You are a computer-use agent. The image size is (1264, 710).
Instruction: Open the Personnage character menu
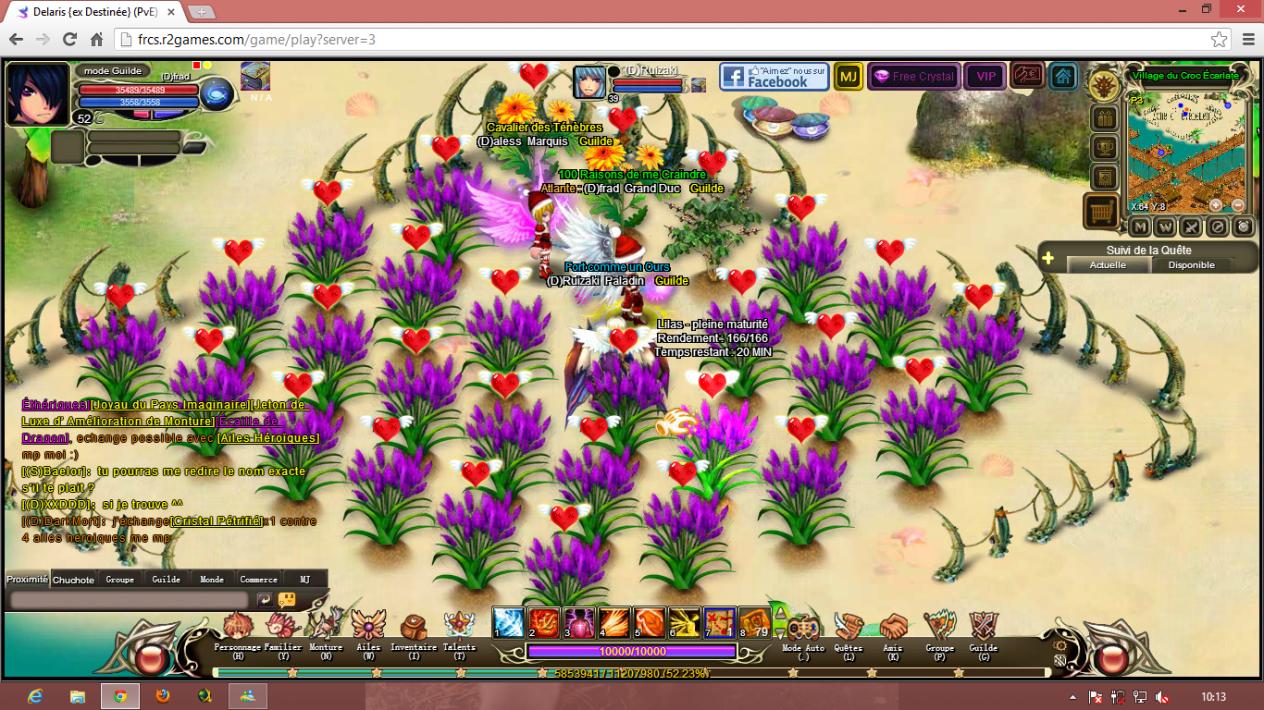[237, 628]
